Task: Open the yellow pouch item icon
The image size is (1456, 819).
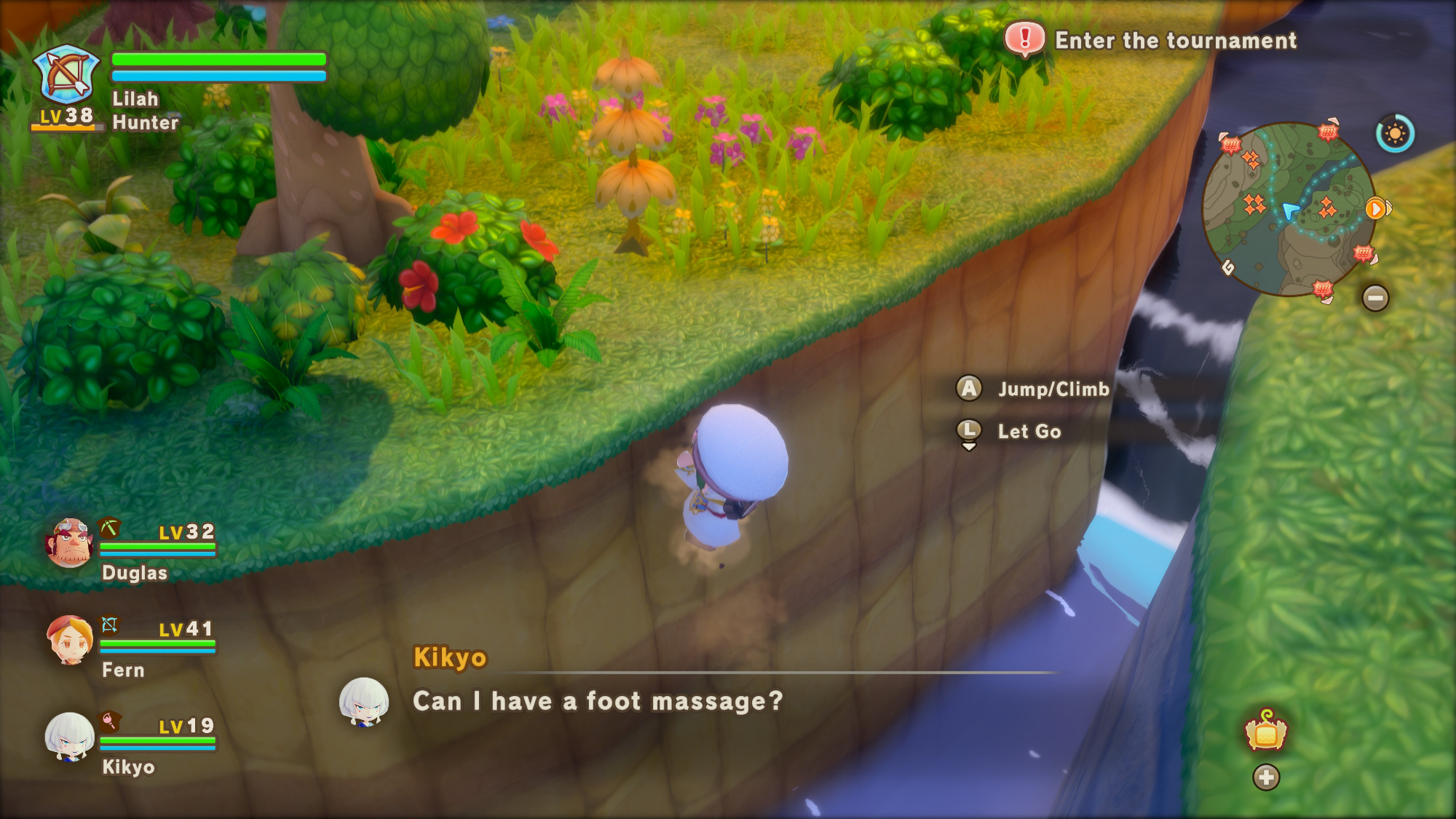Action: (1266, 732)
